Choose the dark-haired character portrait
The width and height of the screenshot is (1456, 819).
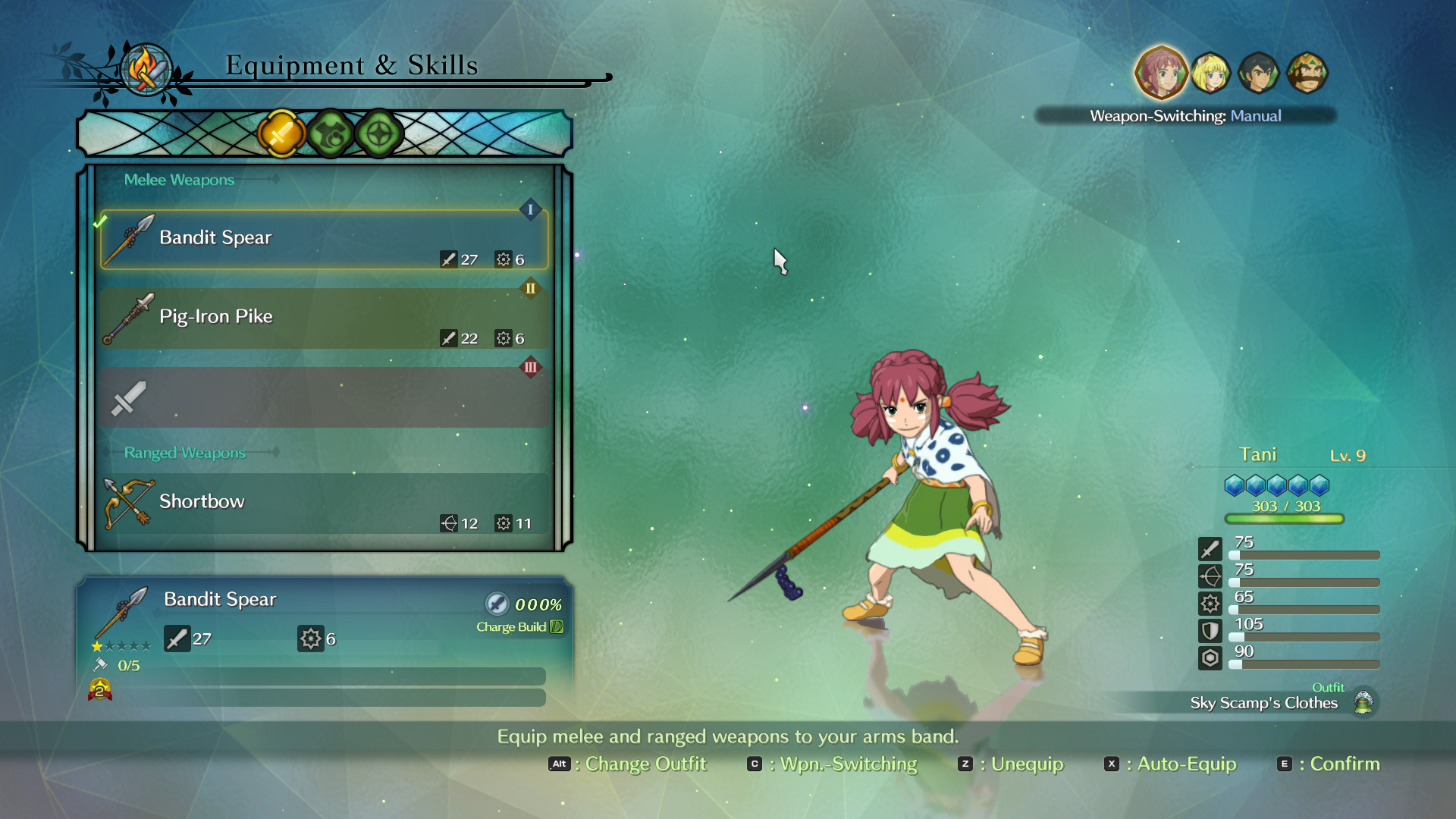pyautogui.click(x=1259, y=73)
